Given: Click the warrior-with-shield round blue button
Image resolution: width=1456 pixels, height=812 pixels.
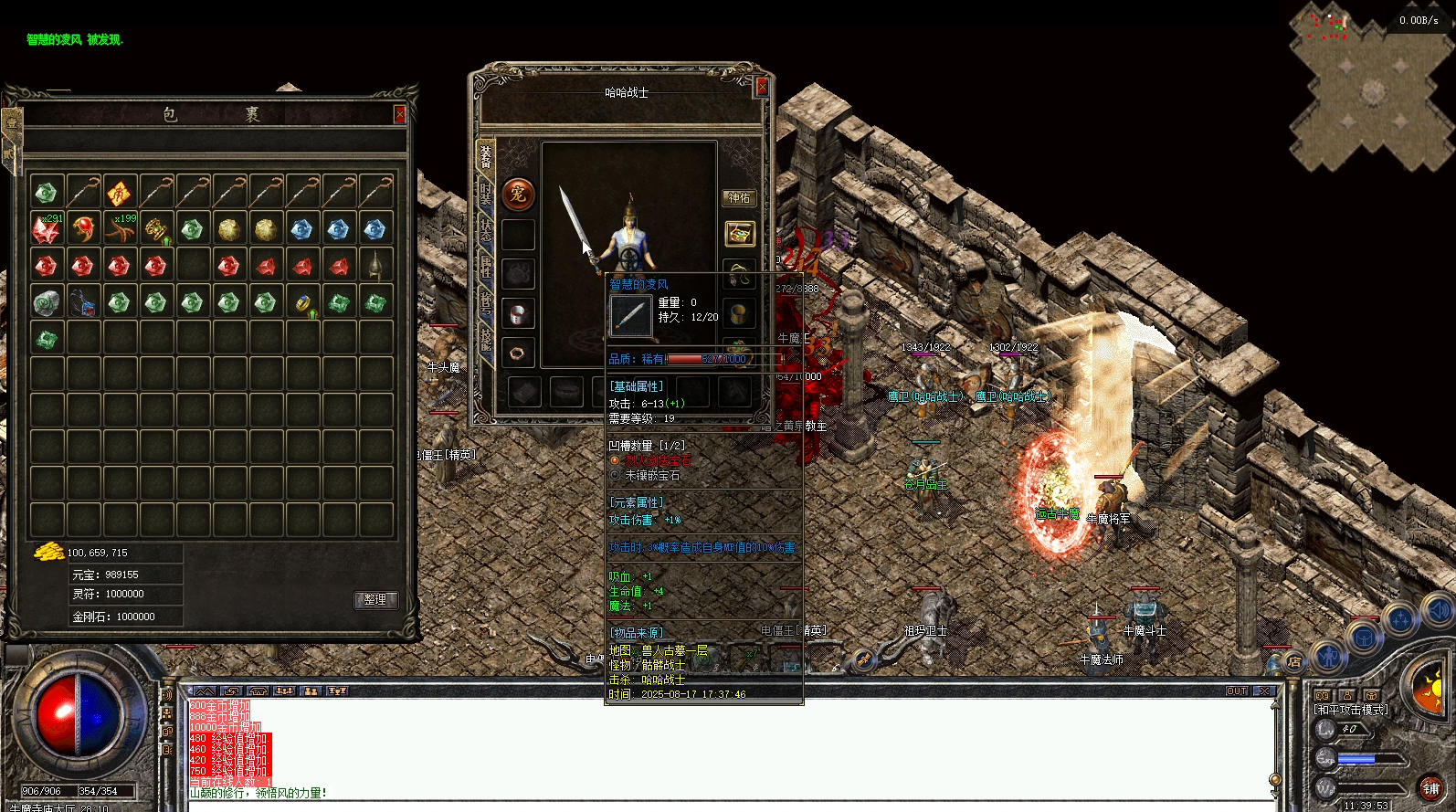Looking at the screenshot, I should [x=1329, y=656].
